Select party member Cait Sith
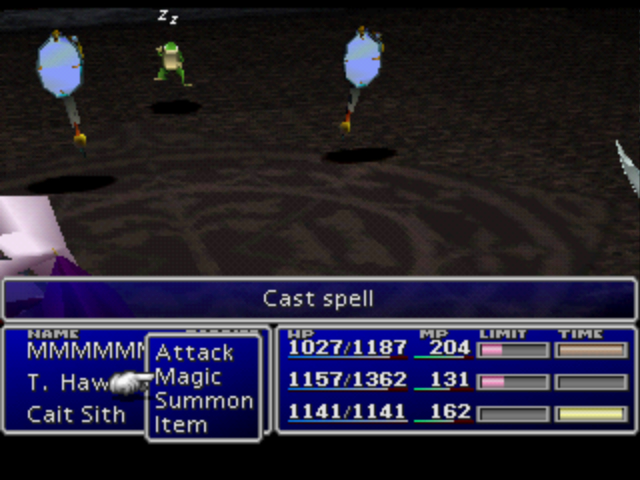 coord(76,414)
